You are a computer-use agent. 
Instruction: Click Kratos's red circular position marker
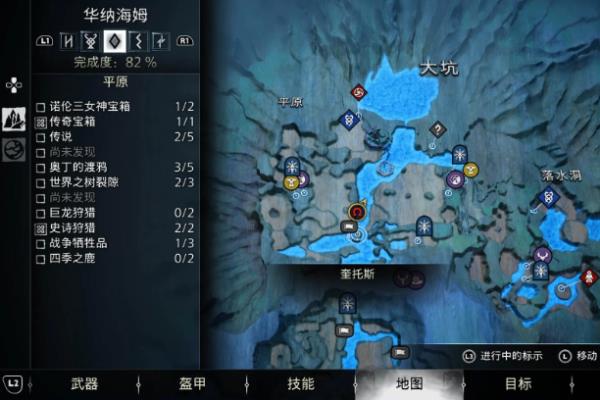[x=356, y=211]
